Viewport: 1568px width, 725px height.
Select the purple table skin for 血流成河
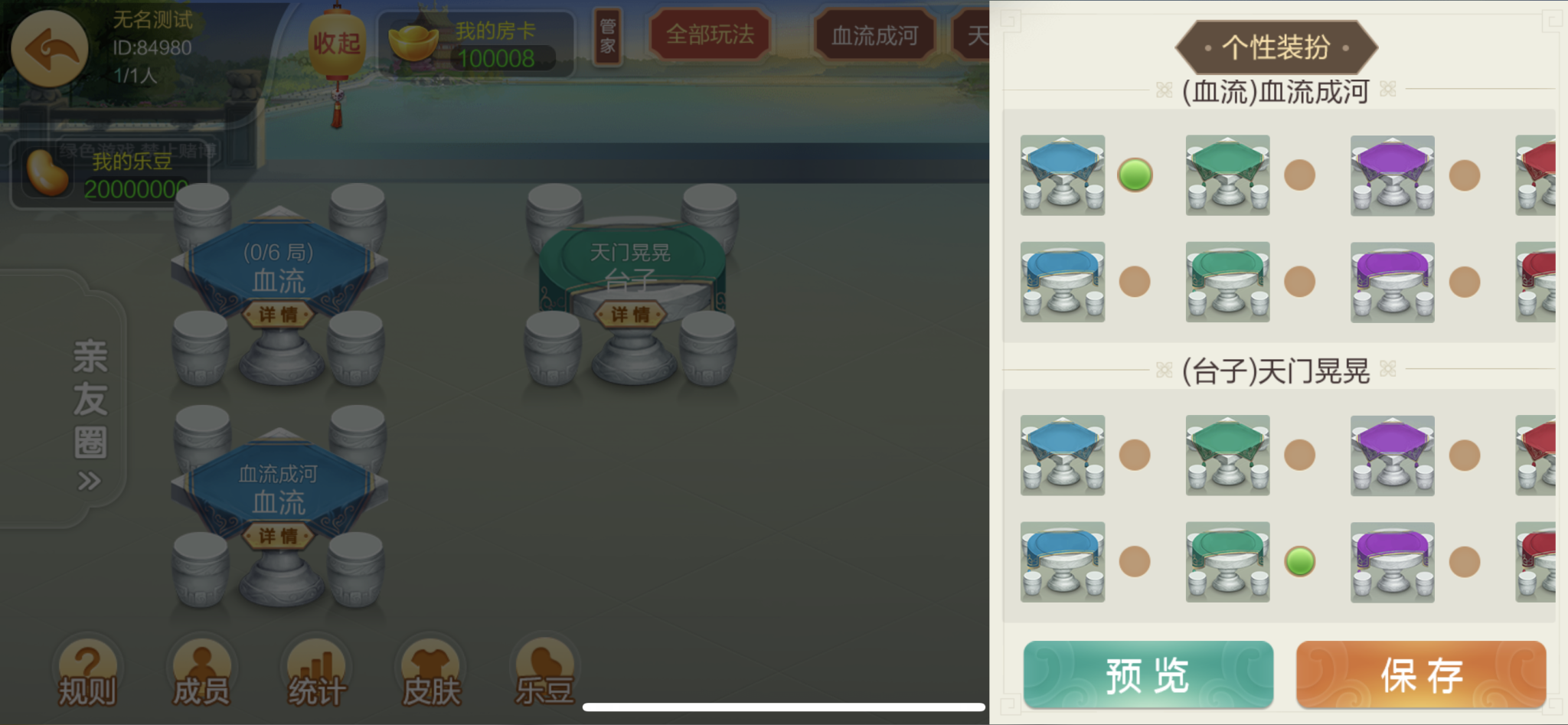click(x=1393, y=175)
